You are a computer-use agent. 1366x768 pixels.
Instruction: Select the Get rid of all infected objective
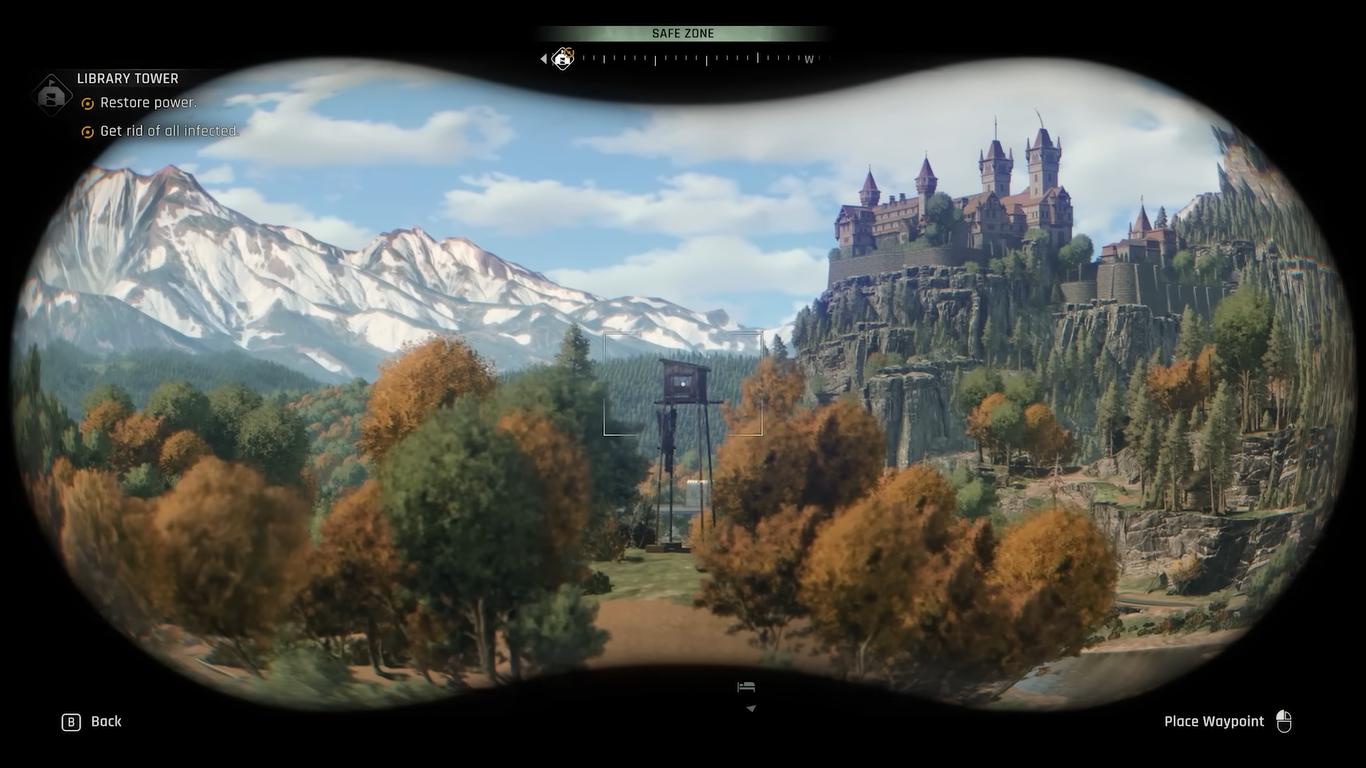tap(169, 131)
